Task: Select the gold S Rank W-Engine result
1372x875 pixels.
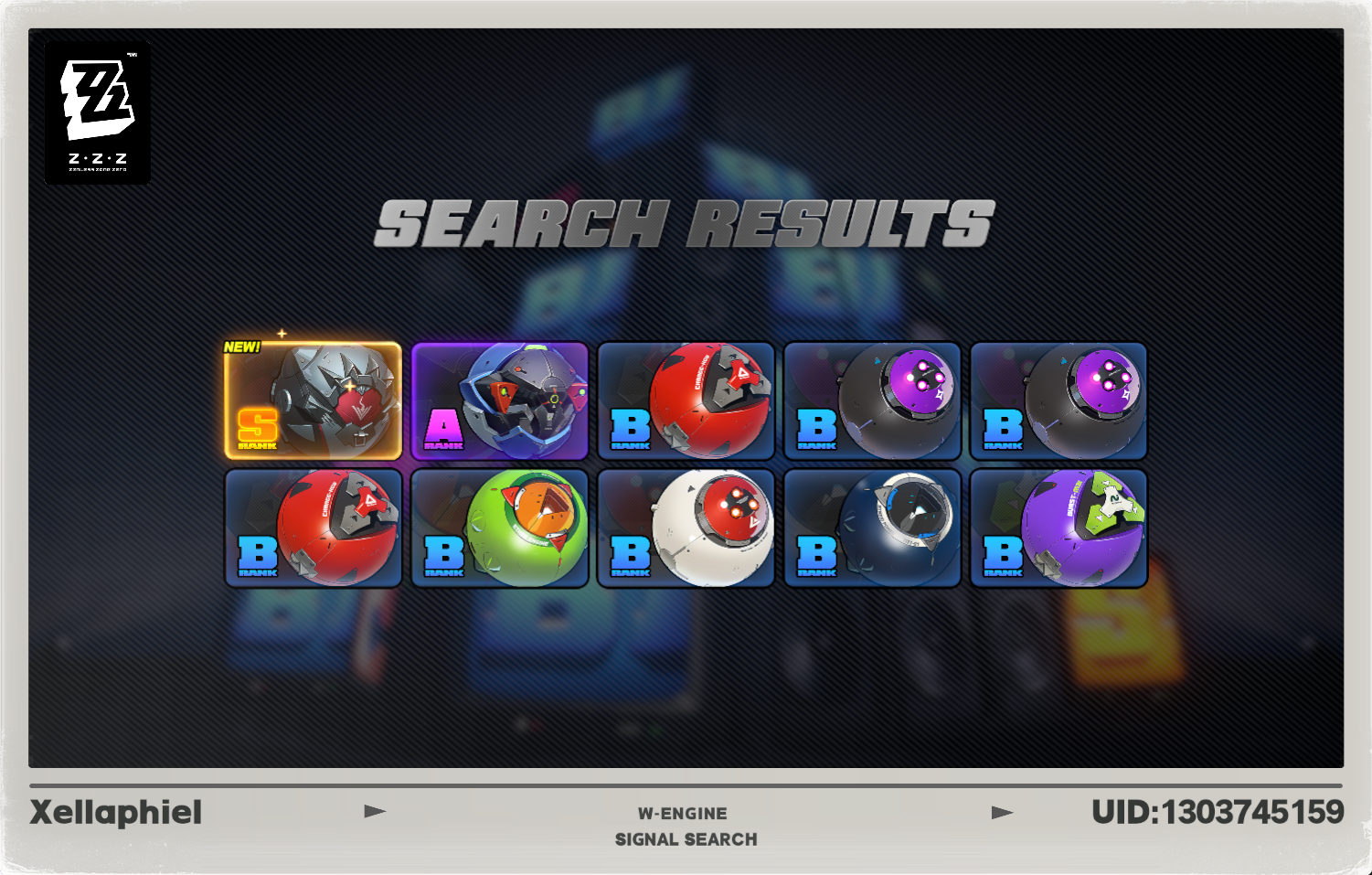Action: (314, 400)
